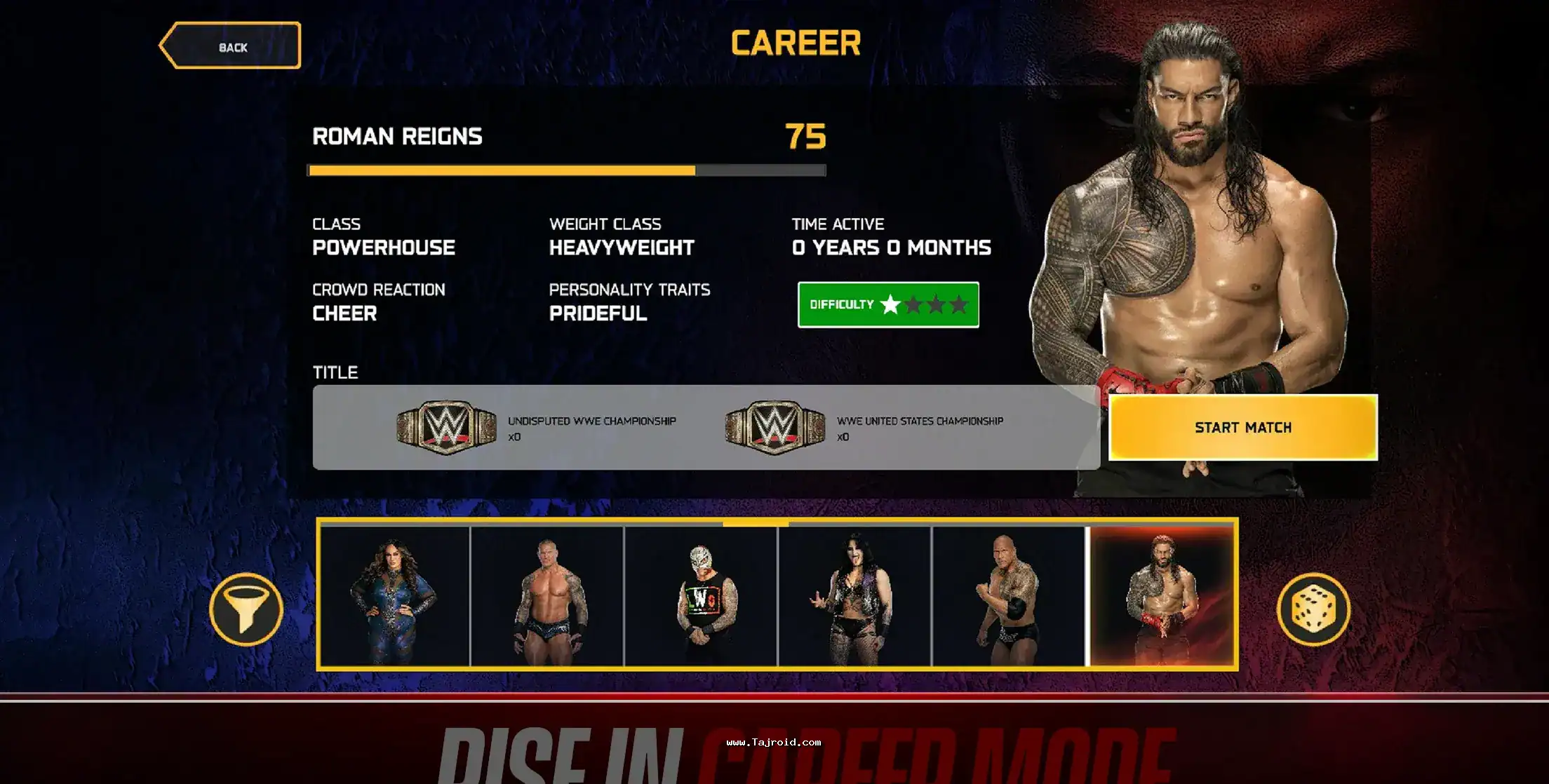Screen dimensions: 1549x784
Task: Choose the Randy Orton wrestler tile
Action: point(547,595)
